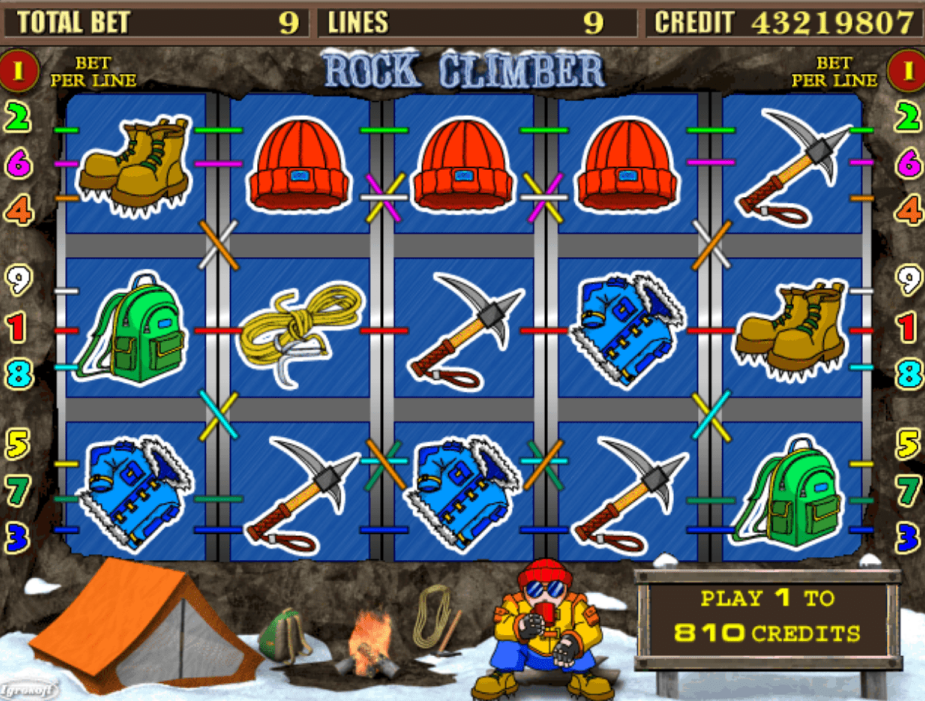
Task: Activate the red line 1 marker on the right
Action: point(907,327)
